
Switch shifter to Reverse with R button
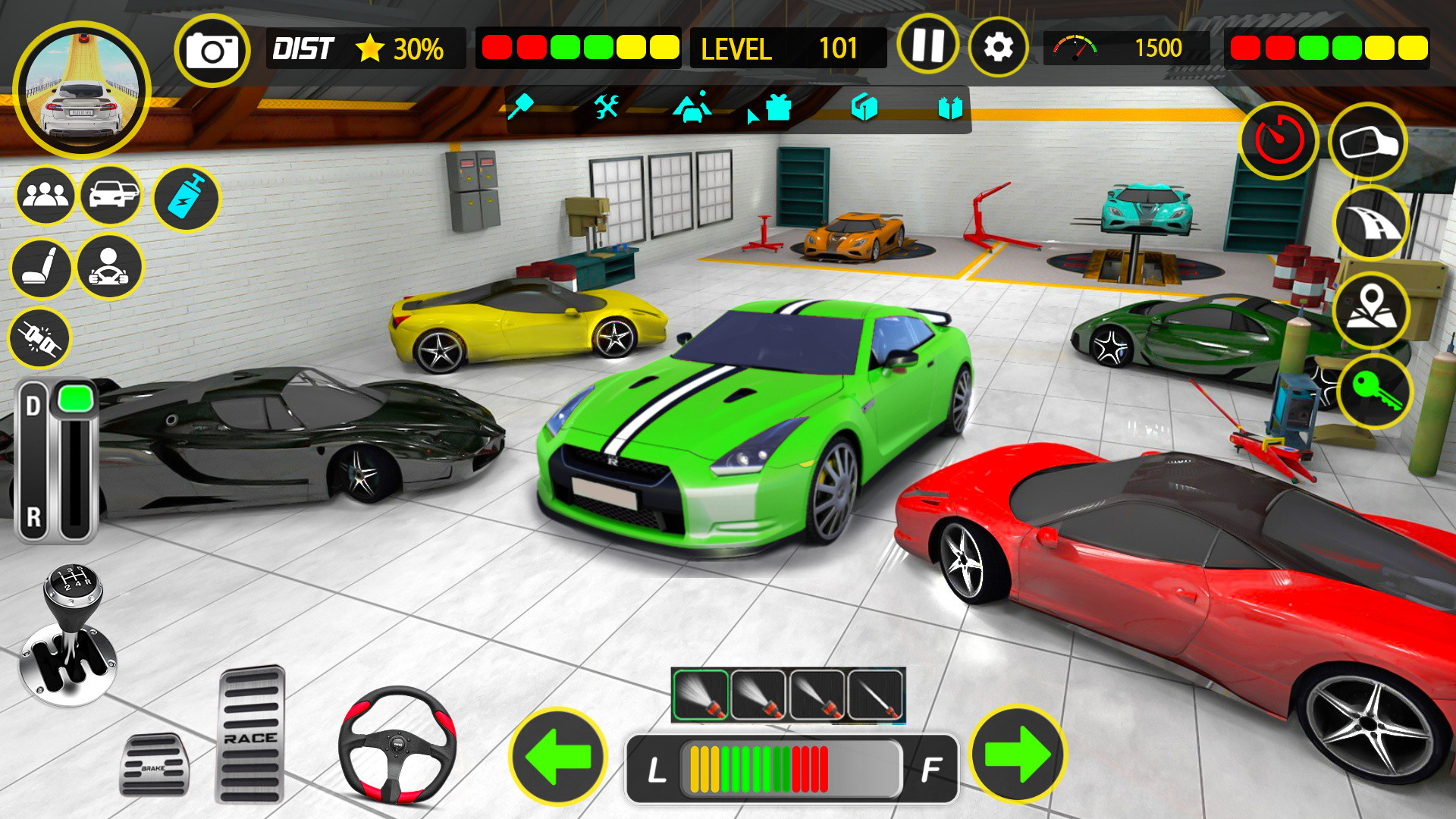32,516
